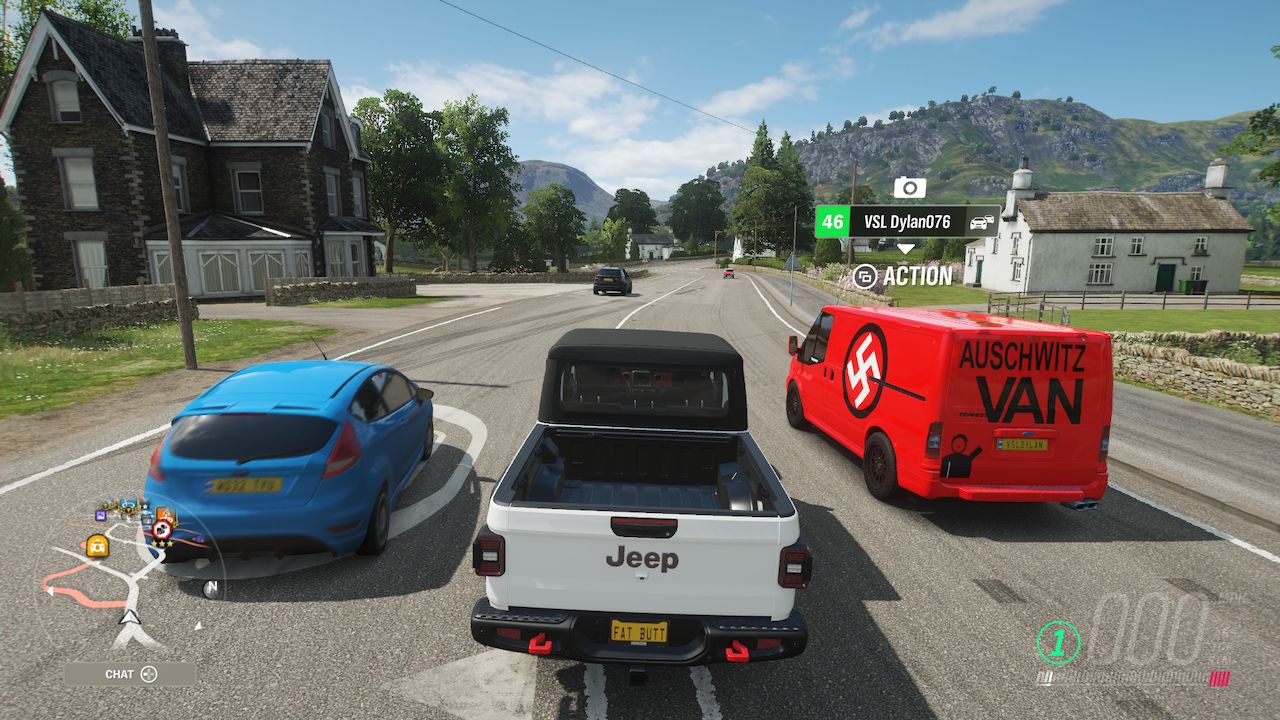This screenshot has height=720, width=1280.
Task: Click the car swap icon beside VSL Dylan076
Action: pos(982,222)
